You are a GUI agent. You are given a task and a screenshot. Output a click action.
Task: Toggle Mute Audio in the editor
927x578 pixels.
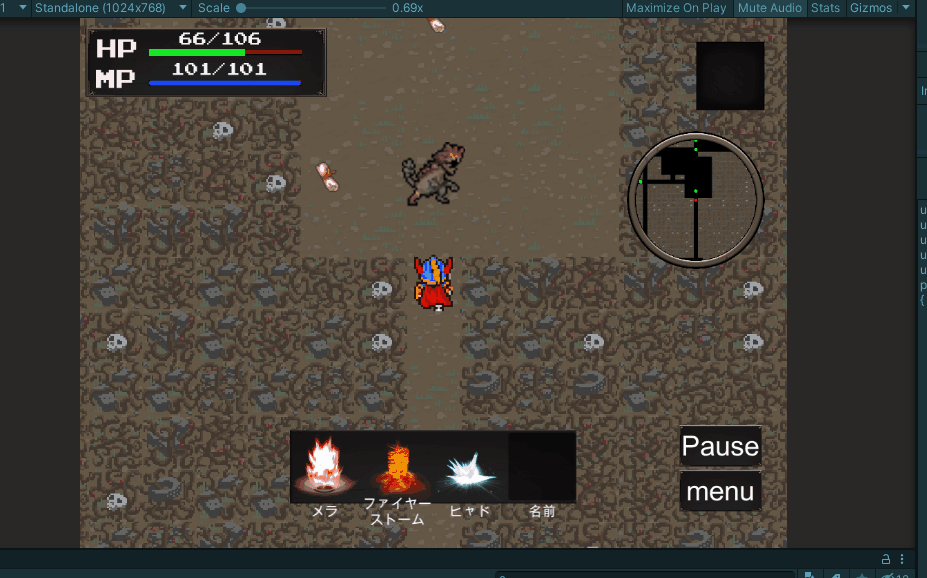click(x=770, y=8)
